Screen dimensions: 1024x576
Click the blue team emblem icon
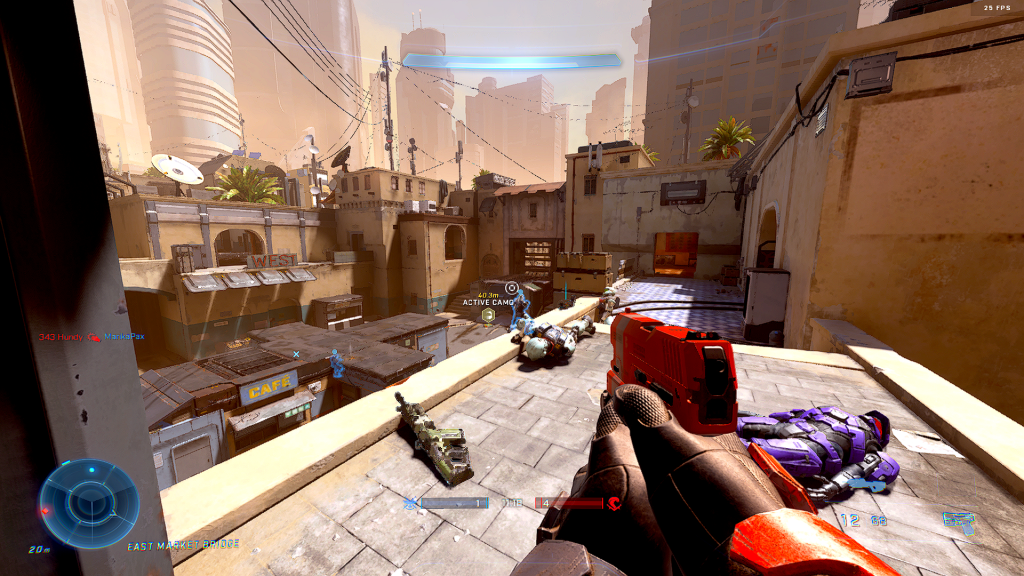point(410,503)
